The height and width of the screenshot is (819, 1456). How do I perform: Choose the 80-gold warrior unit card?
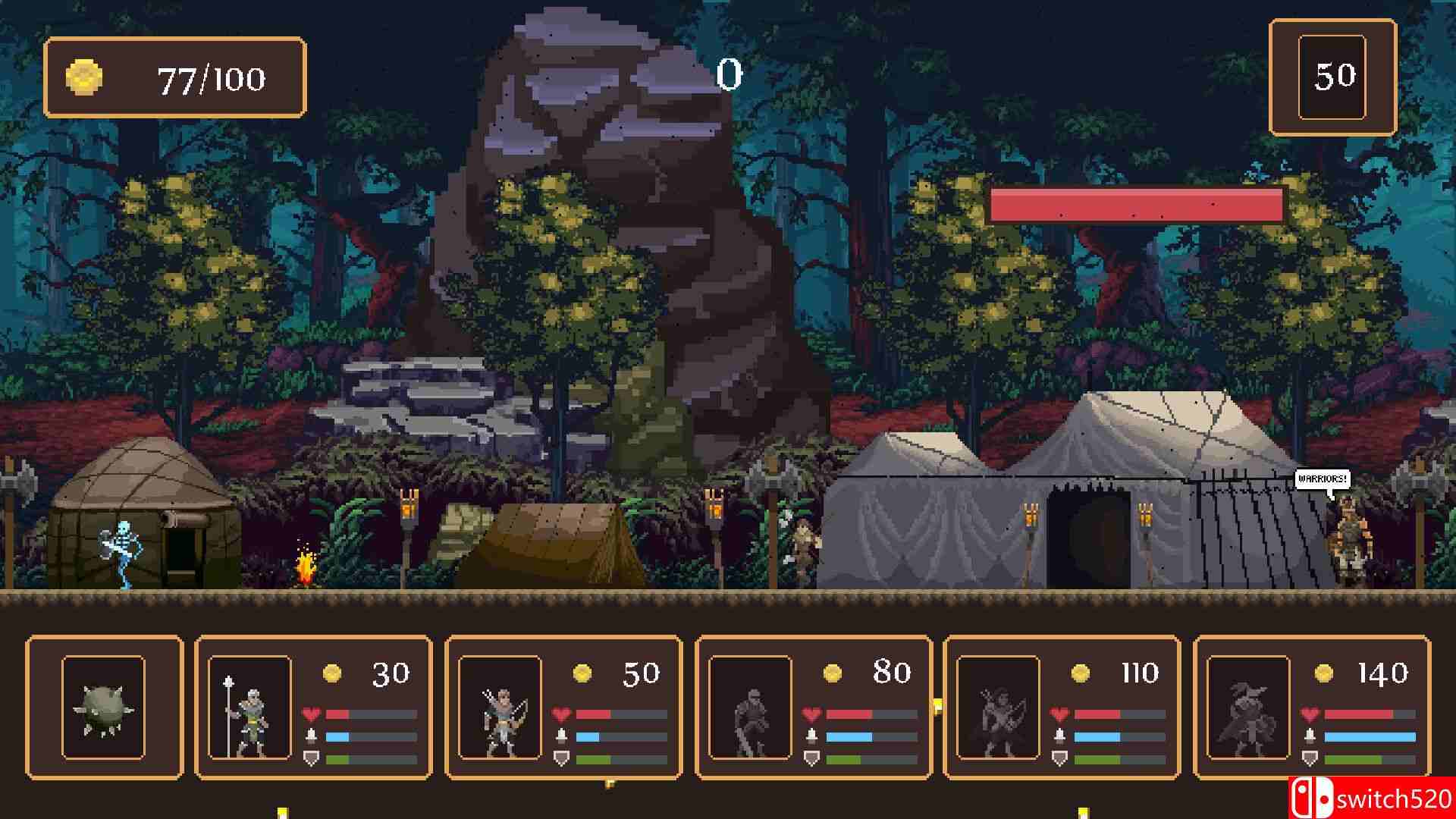[813, 708]
